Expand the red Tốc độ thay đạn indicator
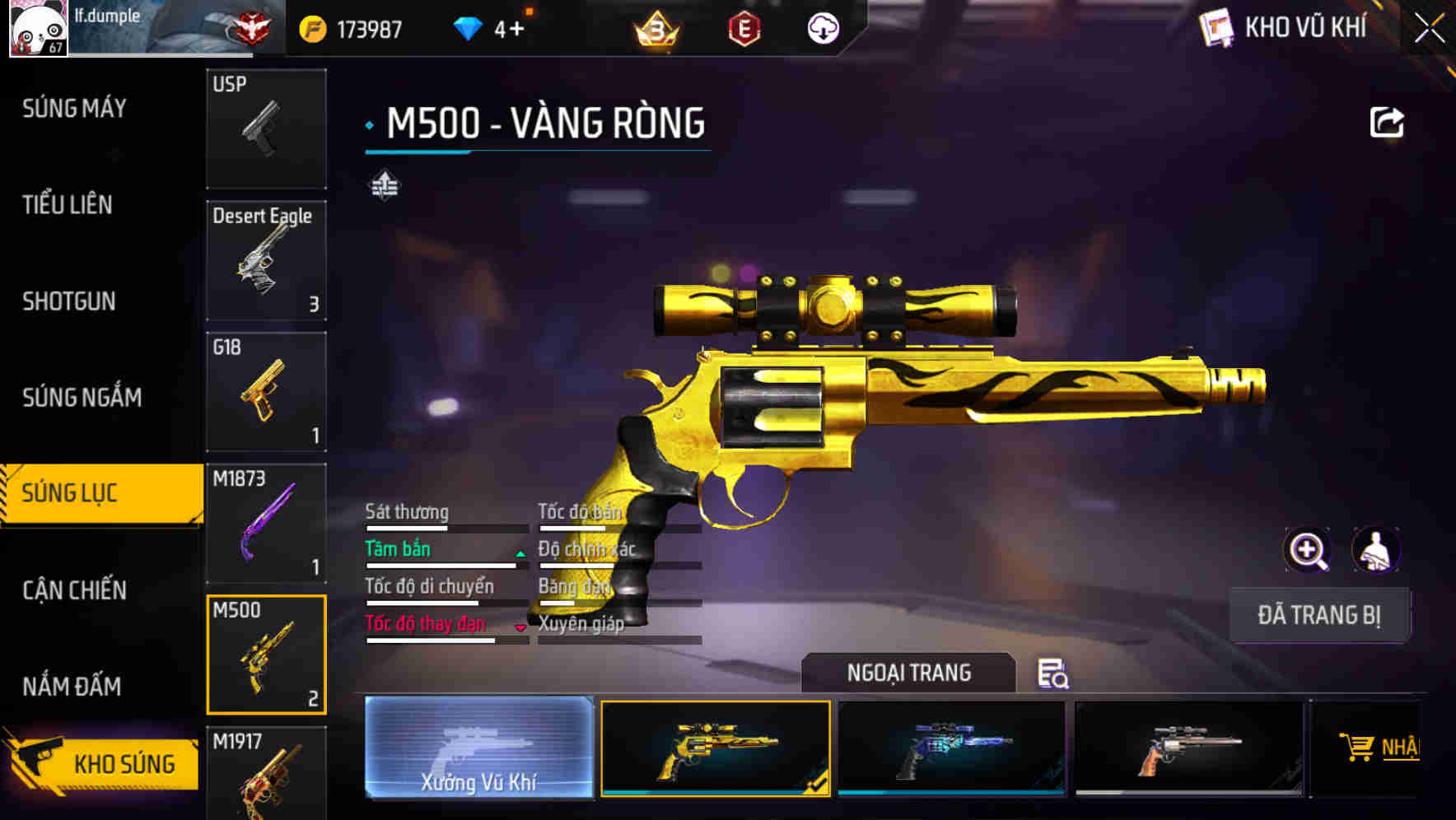The image size is (1456, 820). coord(520,628)
